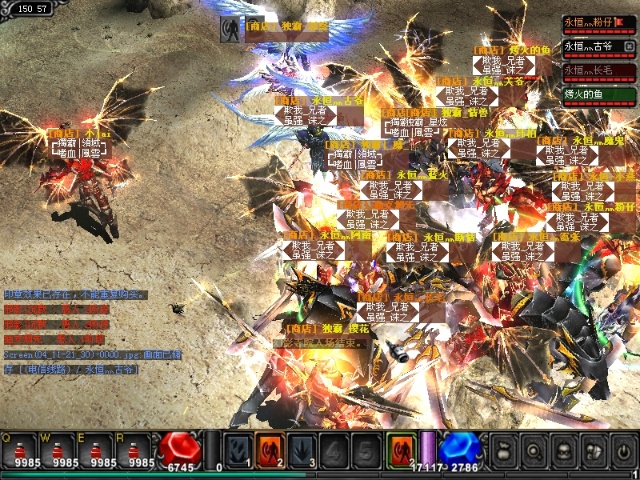Select the E potion slot

click(x=95, y=451)
